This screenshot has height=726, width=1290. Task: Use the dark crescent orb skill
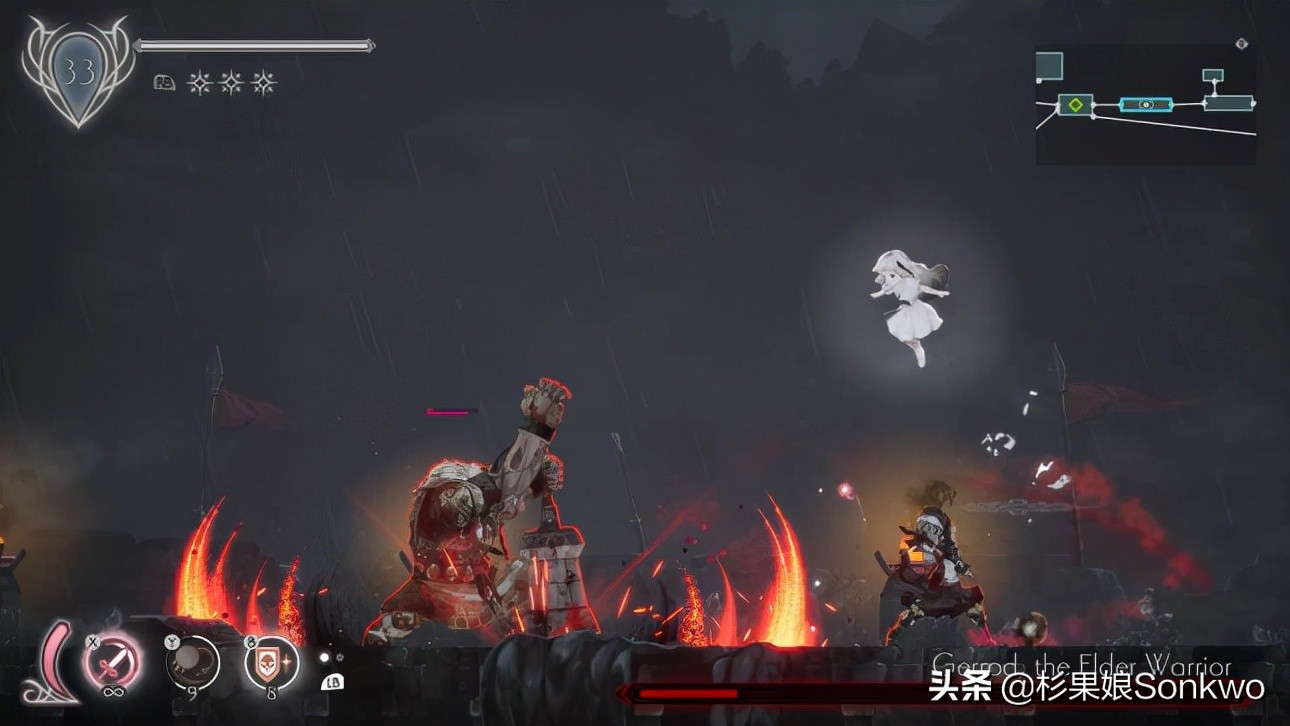click(193, 661)
